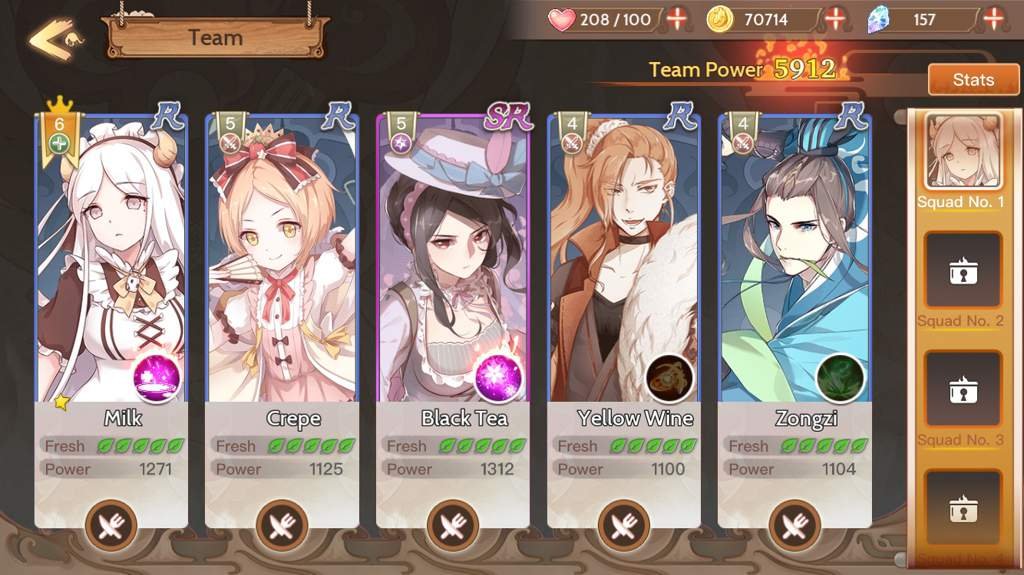Add more stamina hearts with plus button
1024x575 pixels.
(x=678, y=19)
